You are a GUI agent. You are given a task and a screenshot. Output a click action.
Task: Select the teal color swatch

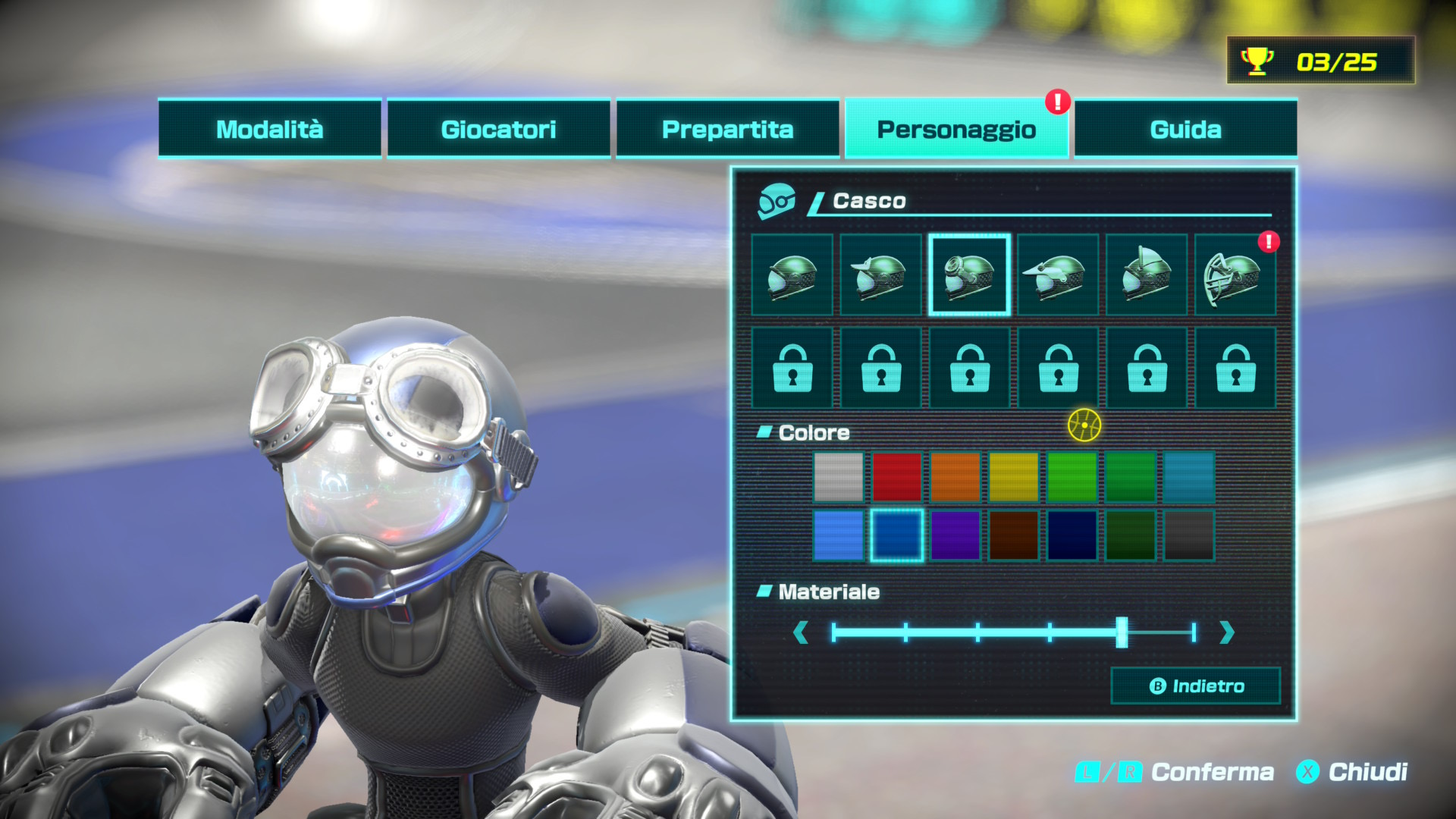[x=1188, y=477]
